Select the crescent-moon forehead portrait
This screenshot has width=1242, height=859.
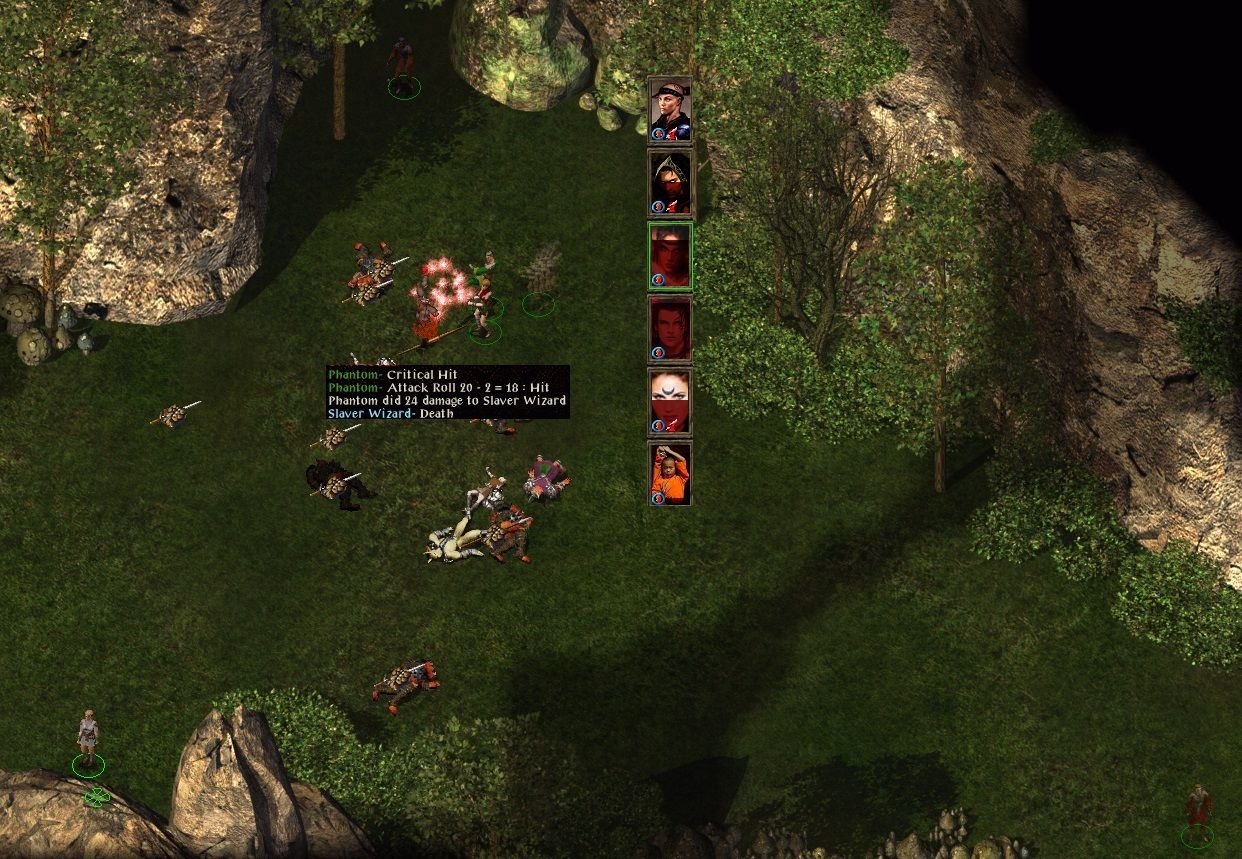tap(670, 401)
